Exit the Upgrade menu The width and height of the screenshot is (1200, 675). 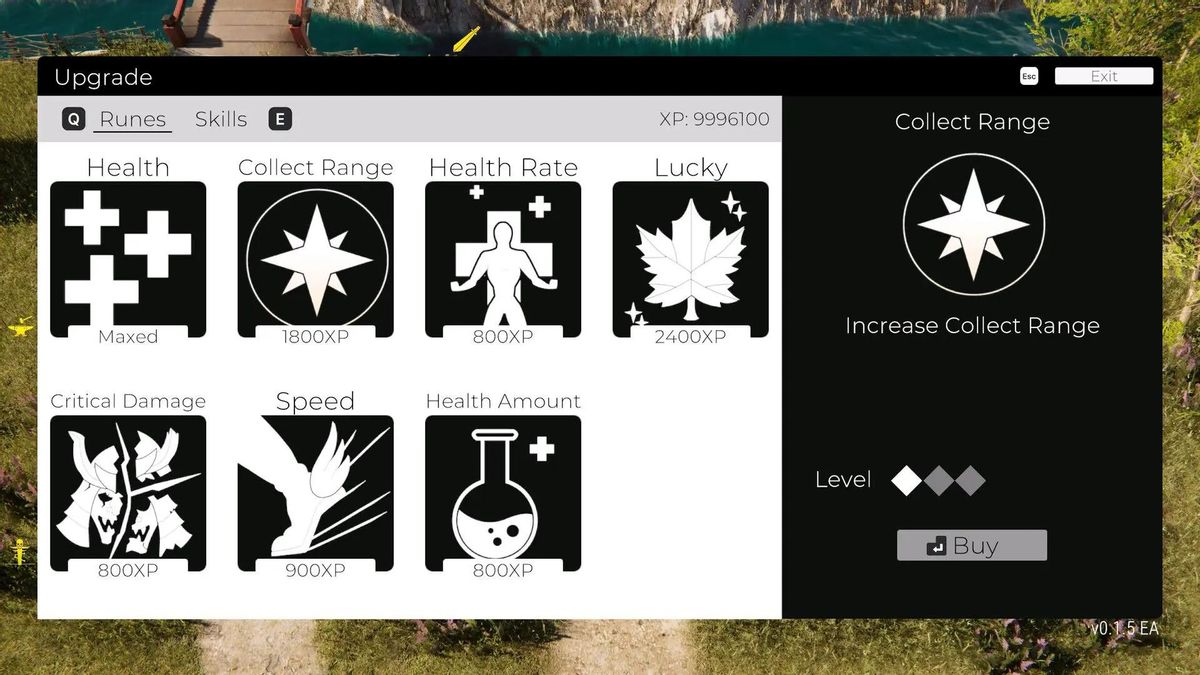[1103, 76]
